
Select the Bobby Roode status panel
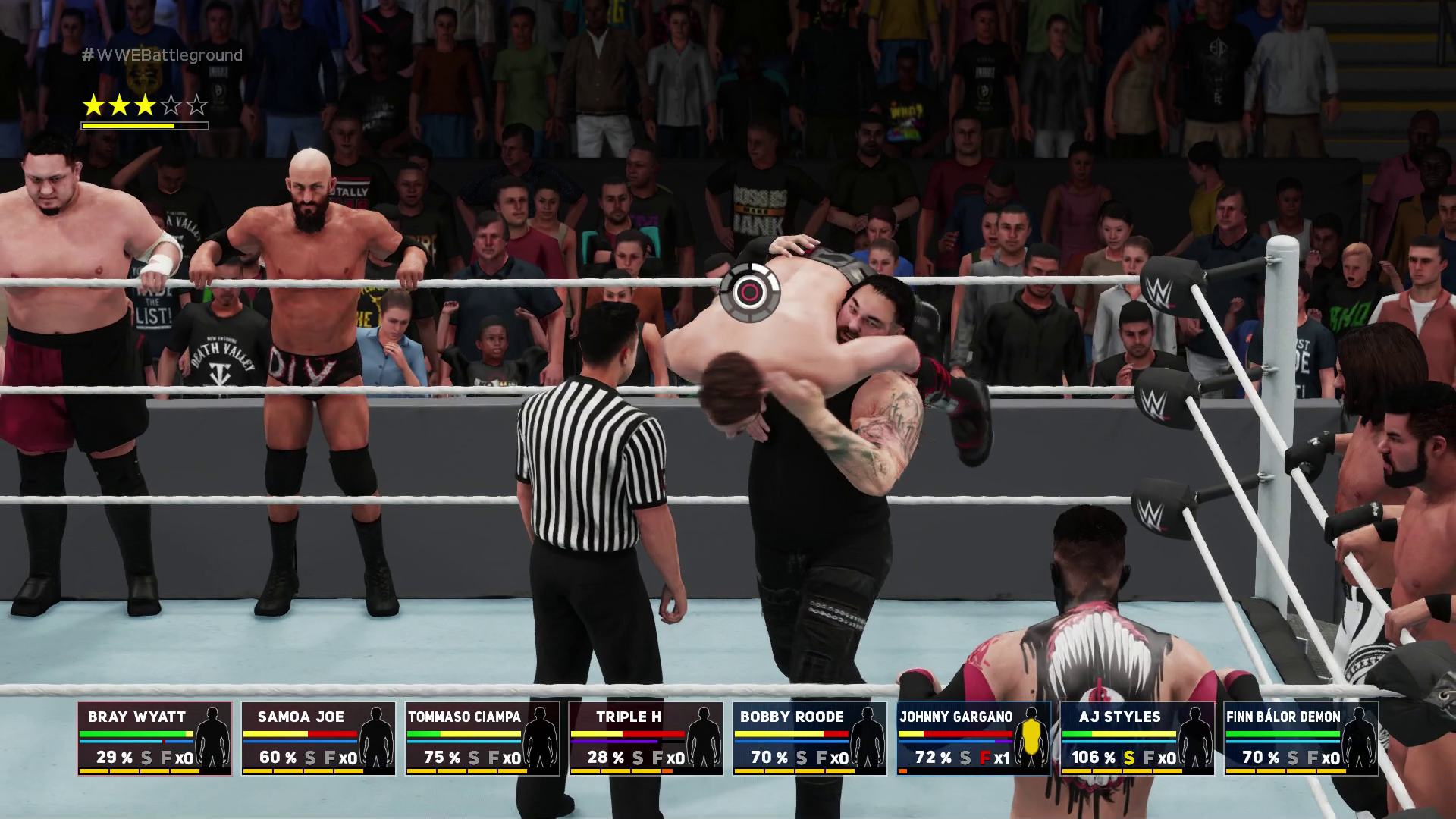pos(810,738)
